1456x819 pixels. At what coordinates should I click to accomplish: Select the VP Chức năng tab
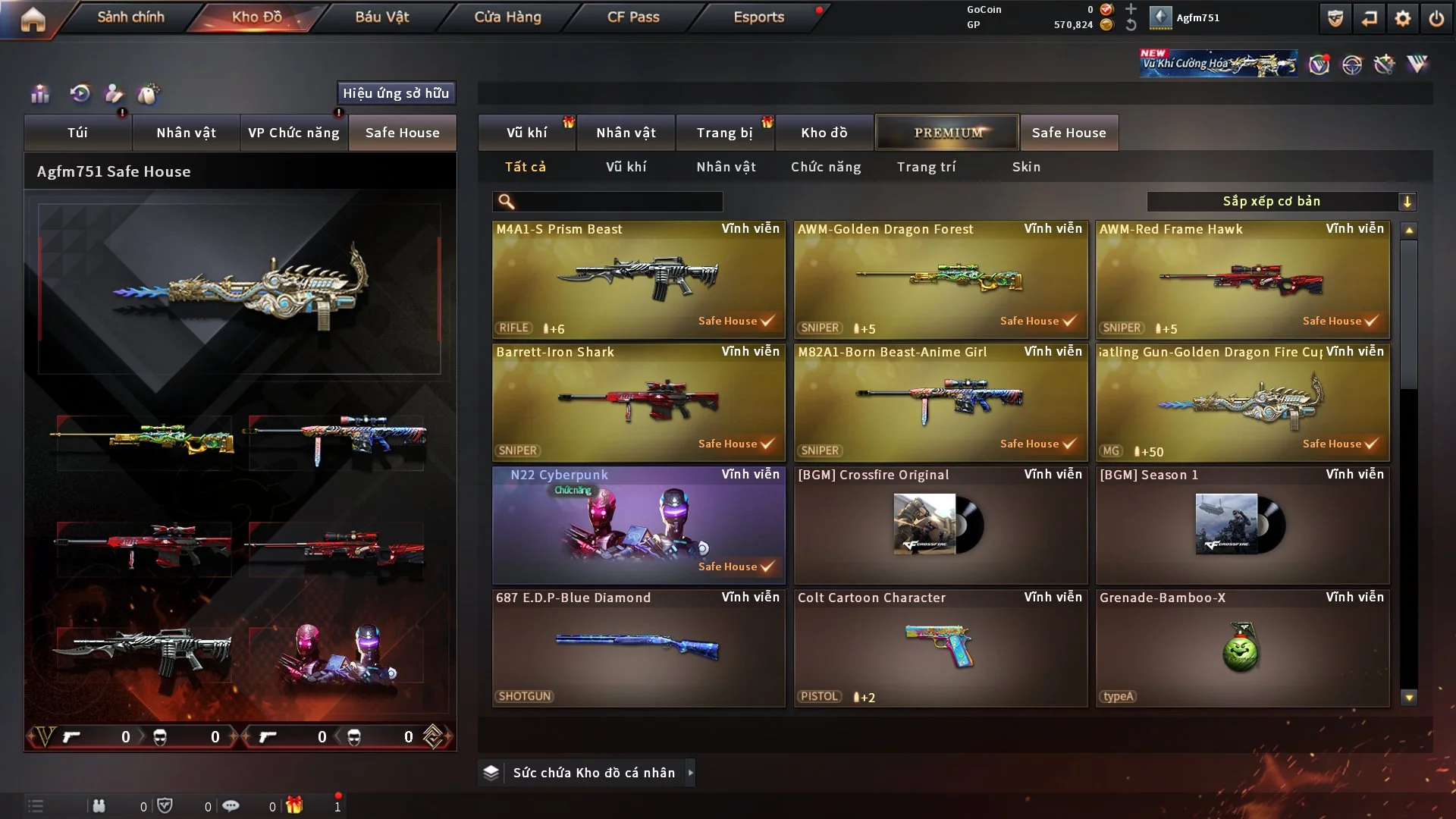coord(293,133)
